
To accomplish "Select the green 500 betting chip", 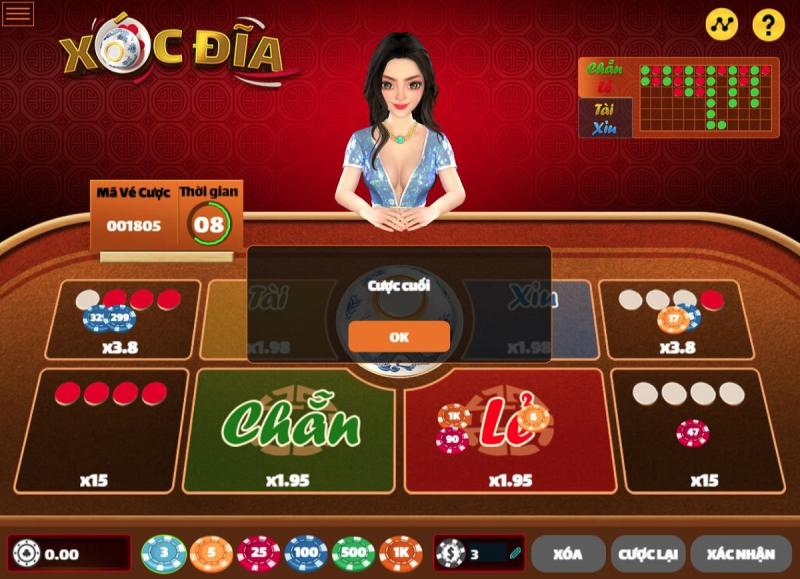I will click(353, 553).
